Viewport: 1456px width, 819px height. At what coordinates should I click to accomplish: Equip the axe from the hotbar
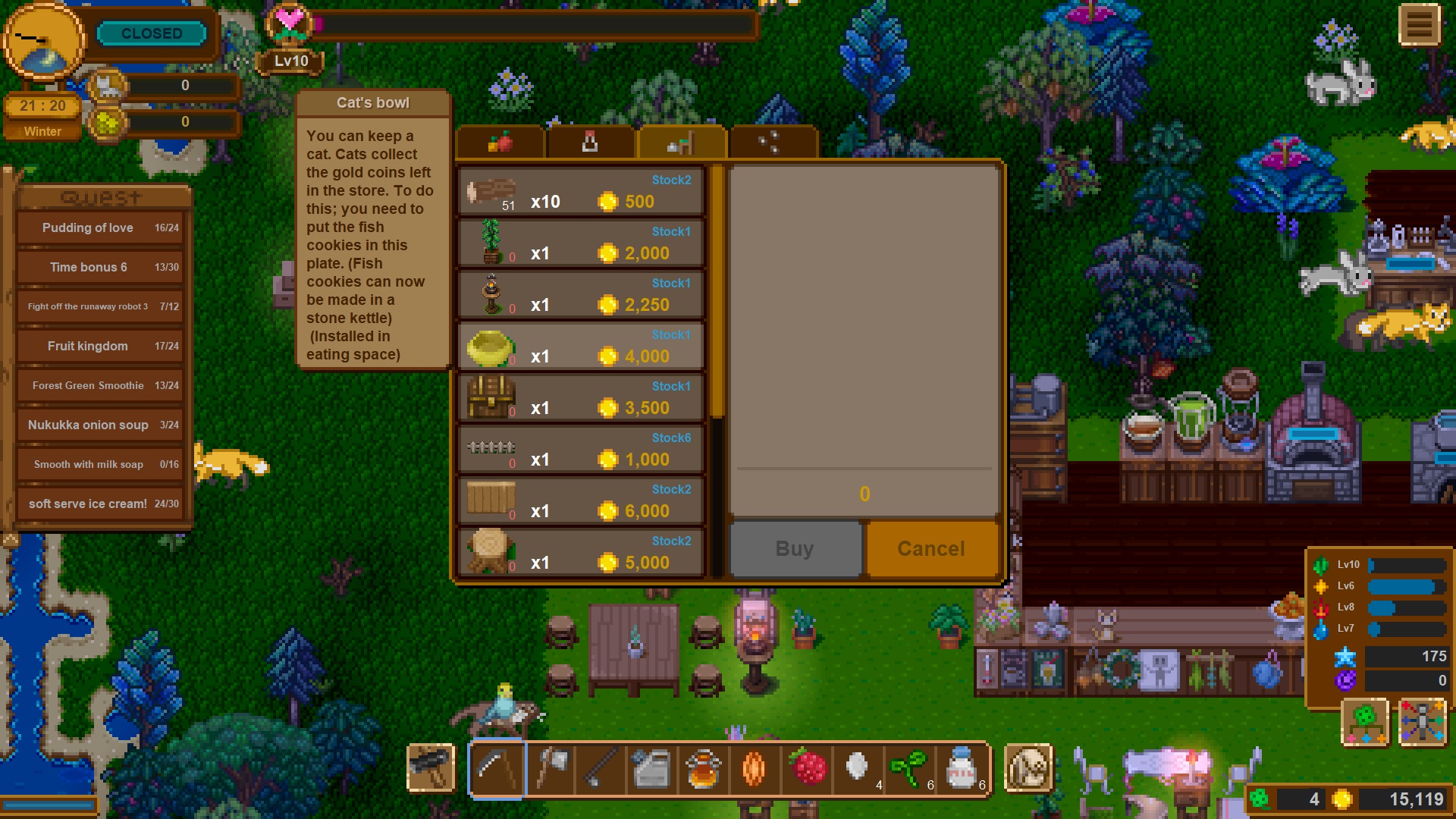(x=551, y=768)
